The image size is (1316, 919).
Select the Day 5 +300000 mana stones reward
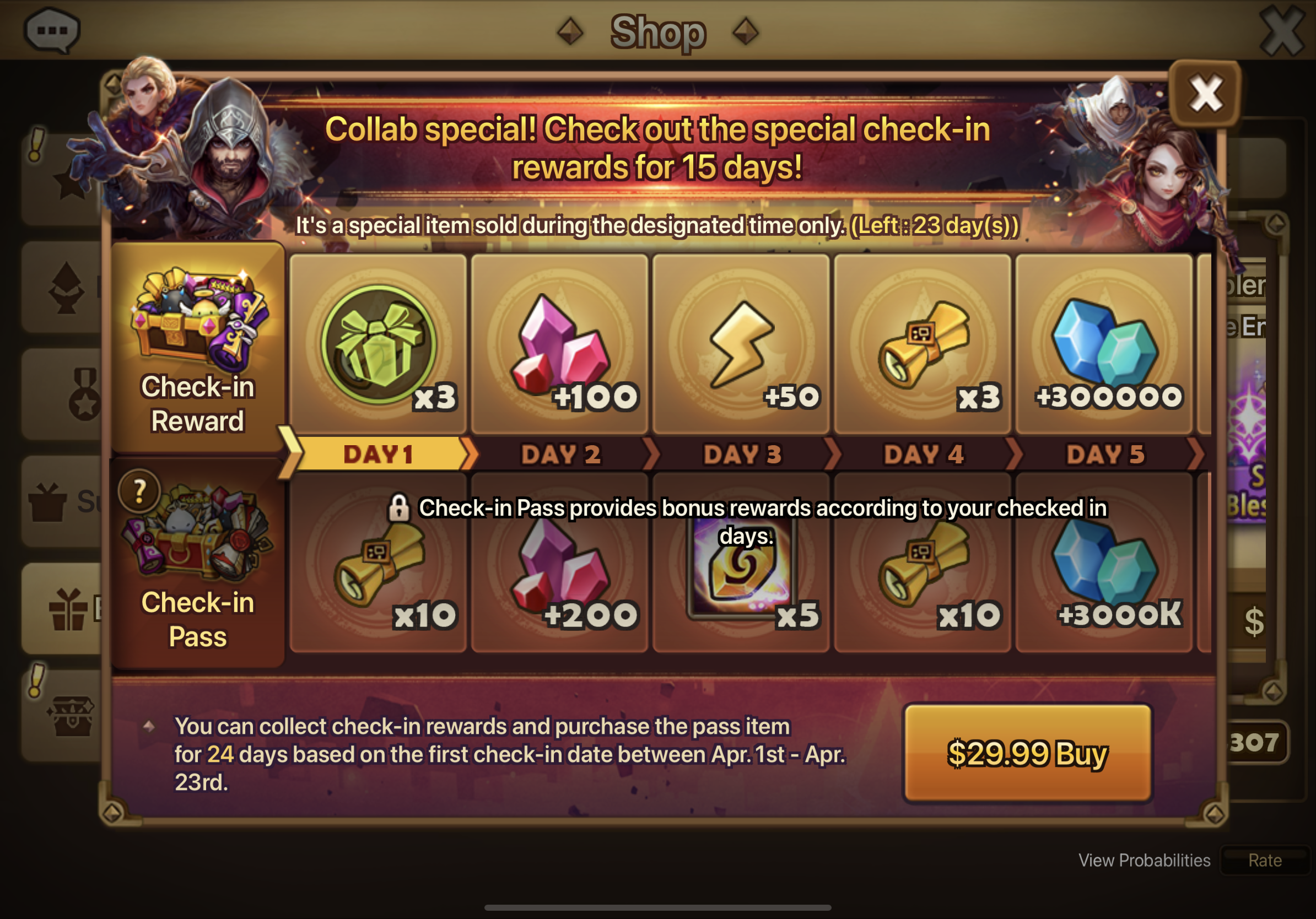1103,344
